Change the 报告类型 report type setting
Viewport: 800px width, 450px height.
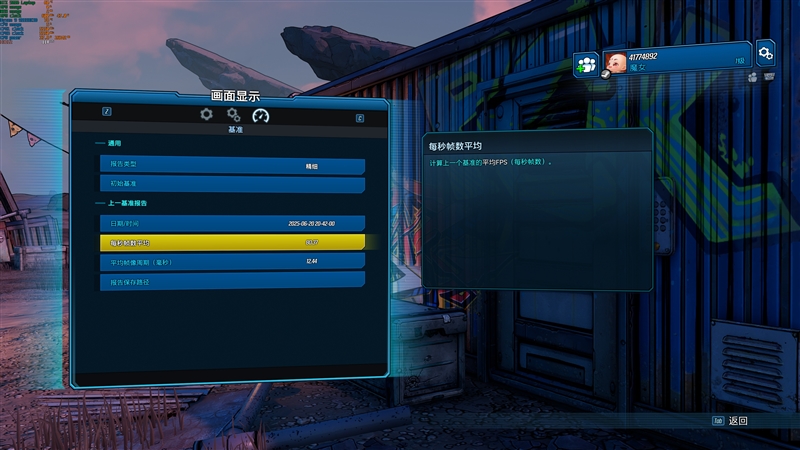(x=231, y=166)
